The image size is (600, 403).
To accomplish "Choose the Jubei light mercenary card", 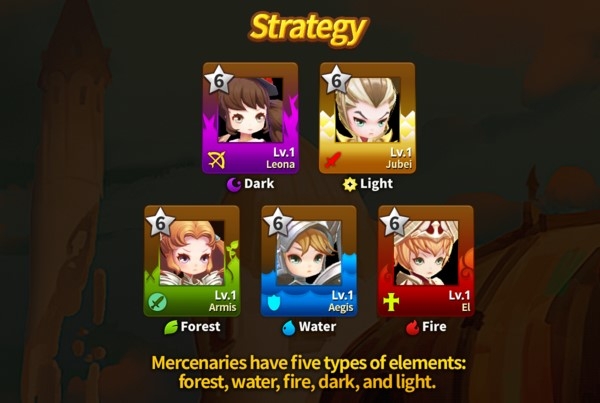I will coord(366,118).
